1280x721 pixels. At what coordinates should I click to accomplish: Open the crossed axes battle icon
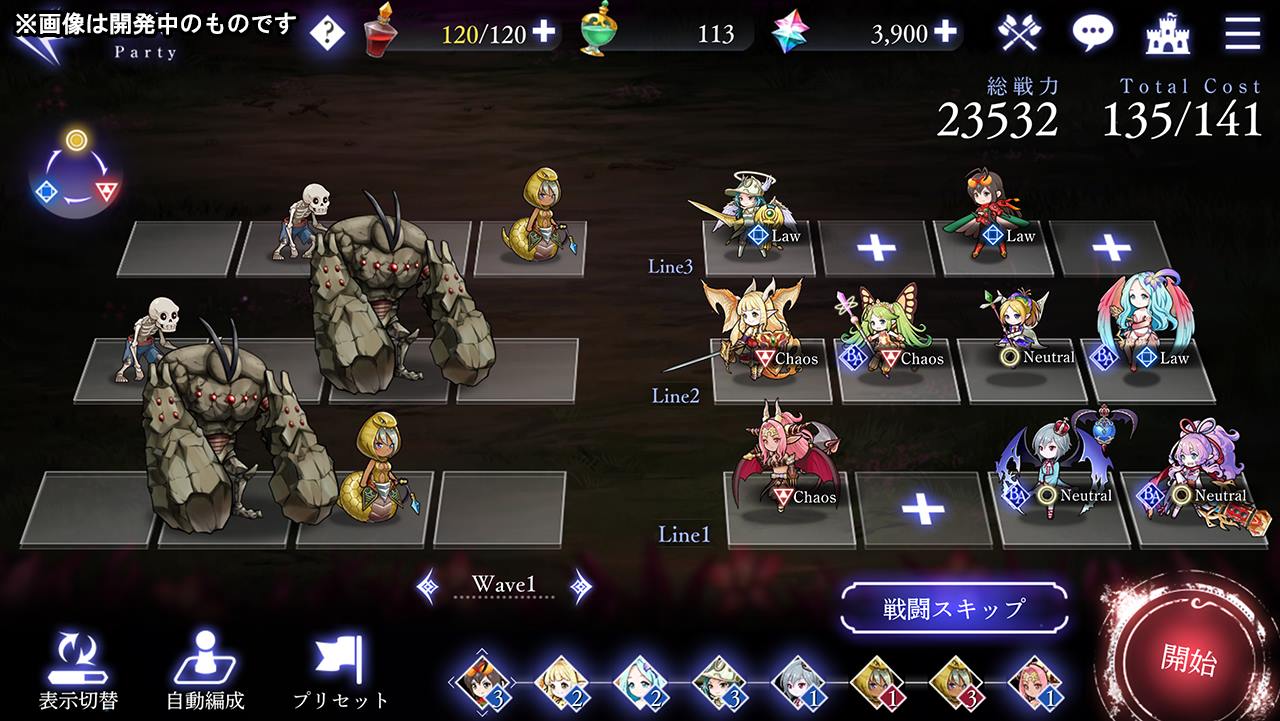click(1019, 33)
